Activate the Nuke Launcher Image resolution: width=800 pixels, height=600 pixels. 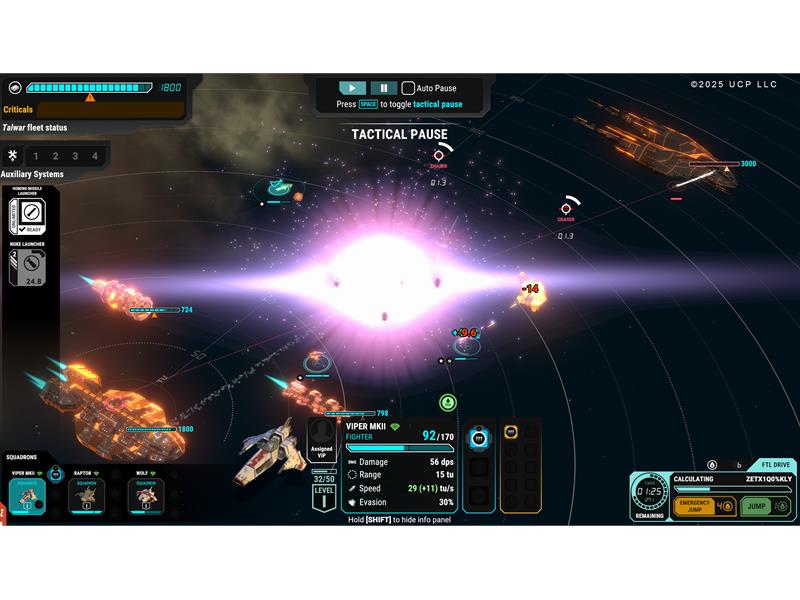click(31, 265)
